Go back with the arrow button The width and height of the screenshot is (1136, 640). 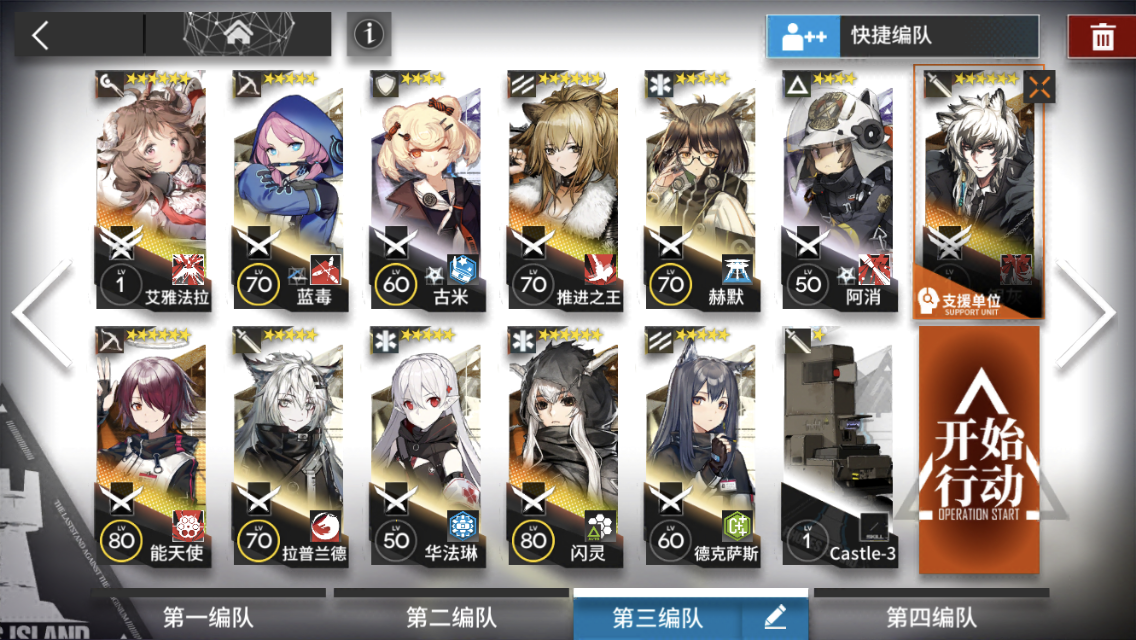tap(40, 35)
